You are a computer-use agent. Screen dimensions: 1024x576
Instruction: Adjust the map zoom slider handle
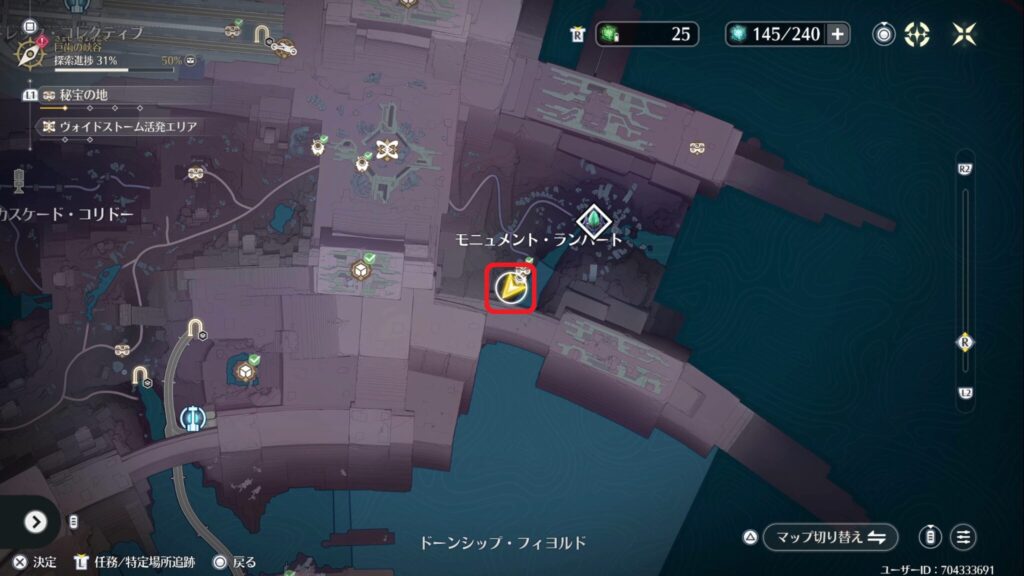point(964,342)
